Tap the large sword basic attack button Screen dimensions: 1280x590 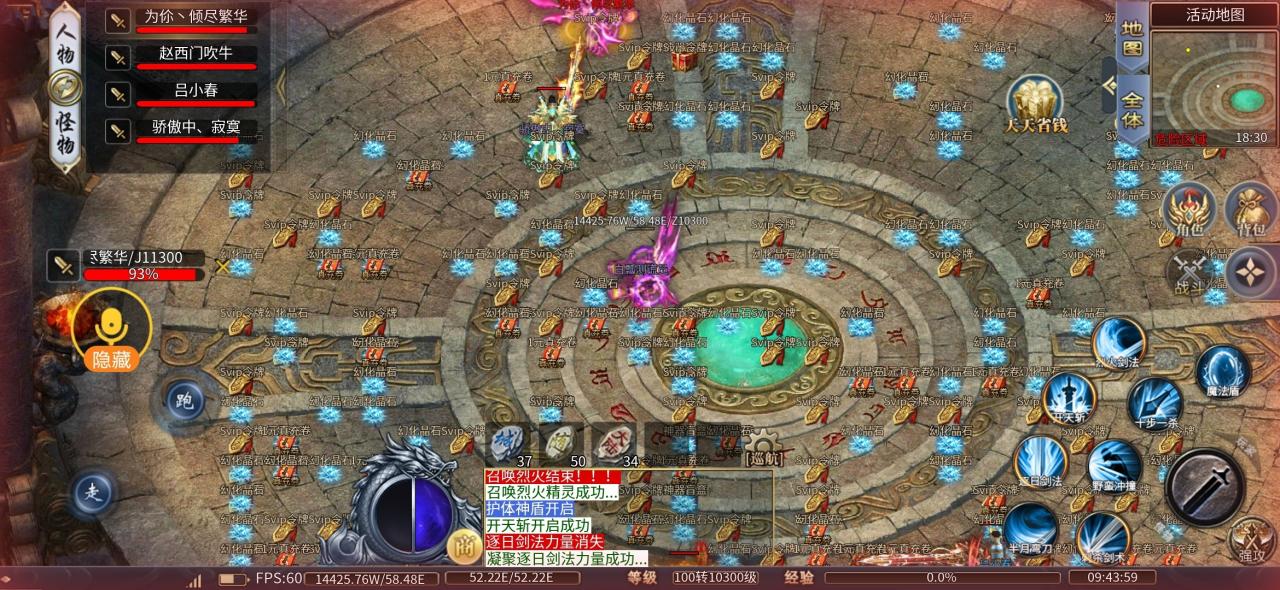tap(1205, 487)
